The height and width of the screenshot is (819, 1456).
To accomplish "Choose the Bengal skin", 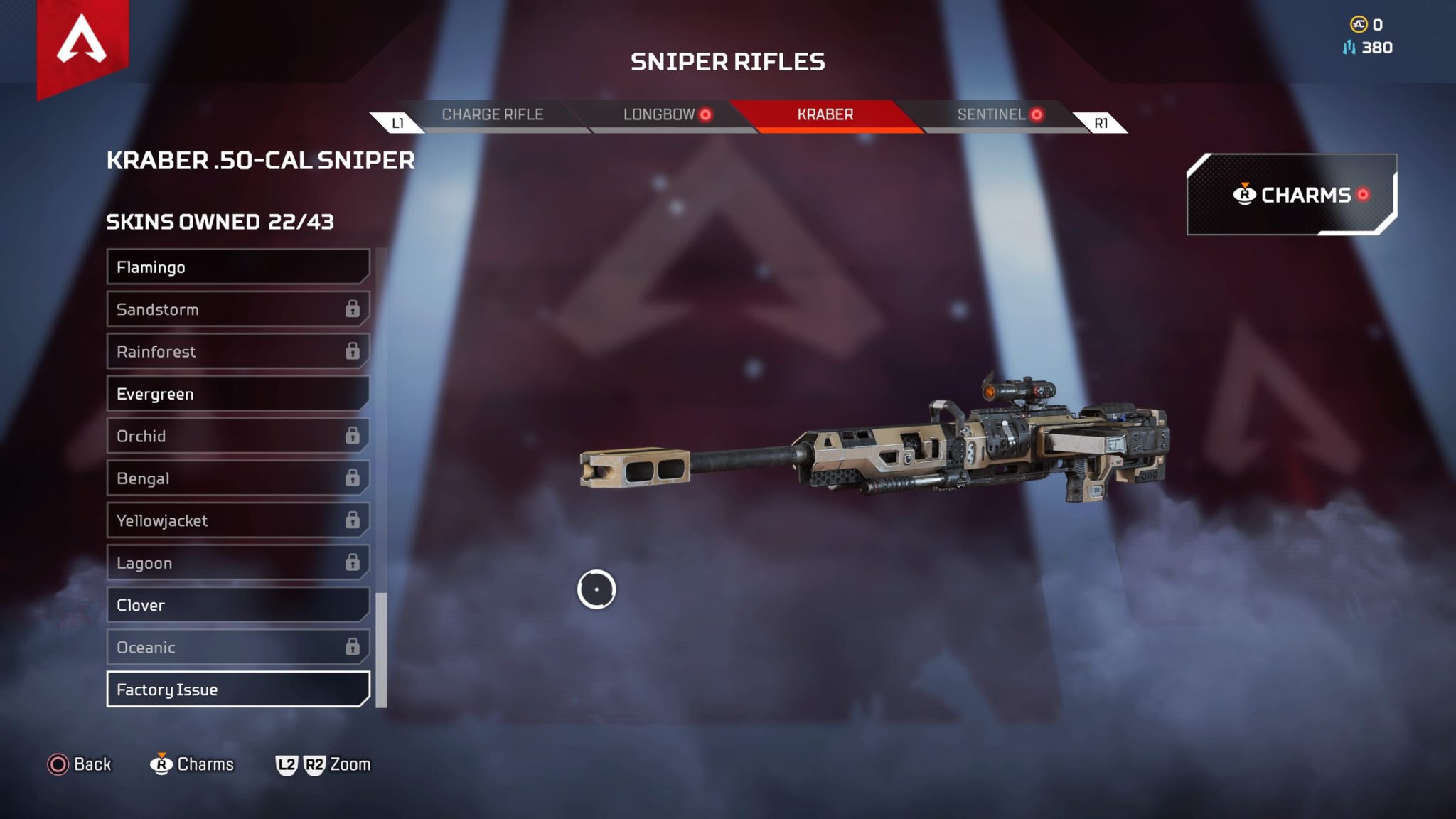I will pos(237,478).
